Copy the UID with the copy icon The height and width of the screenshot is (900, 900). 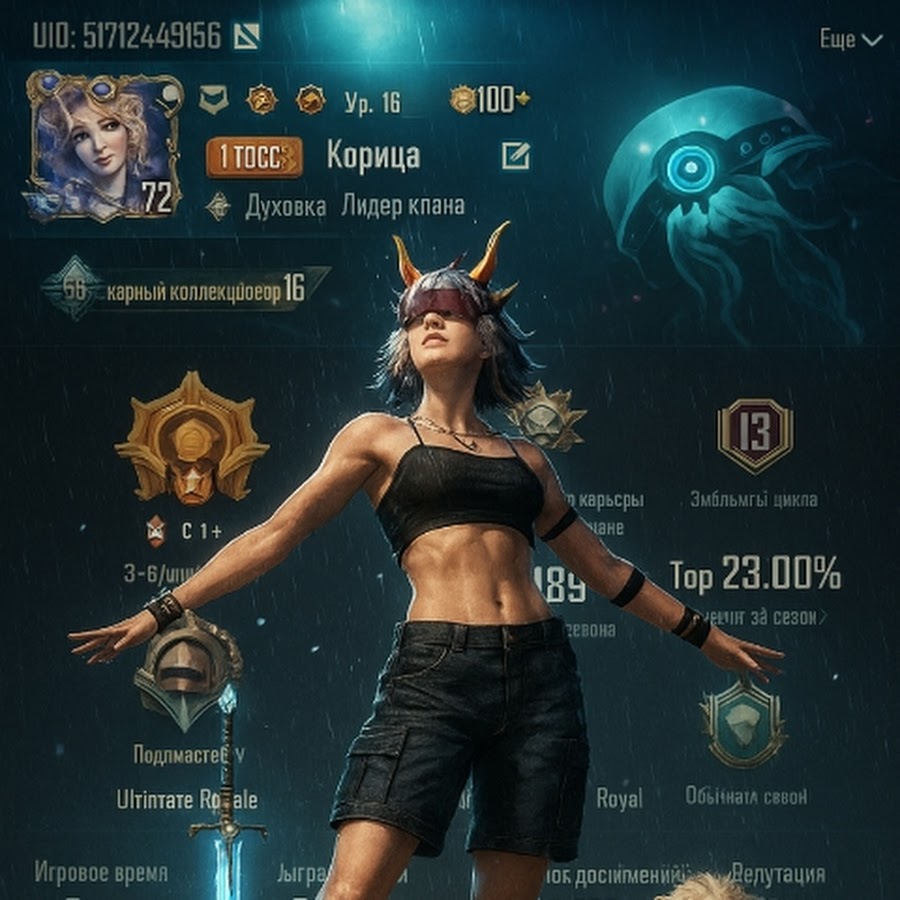246,37
